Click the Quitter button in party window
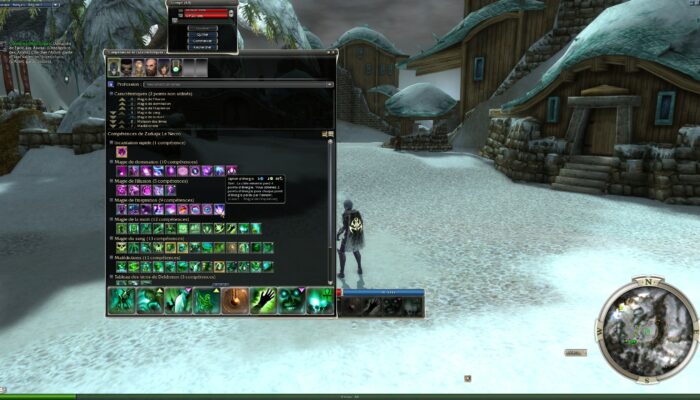Viewport: 700px width, 400px height. [201, 31]
